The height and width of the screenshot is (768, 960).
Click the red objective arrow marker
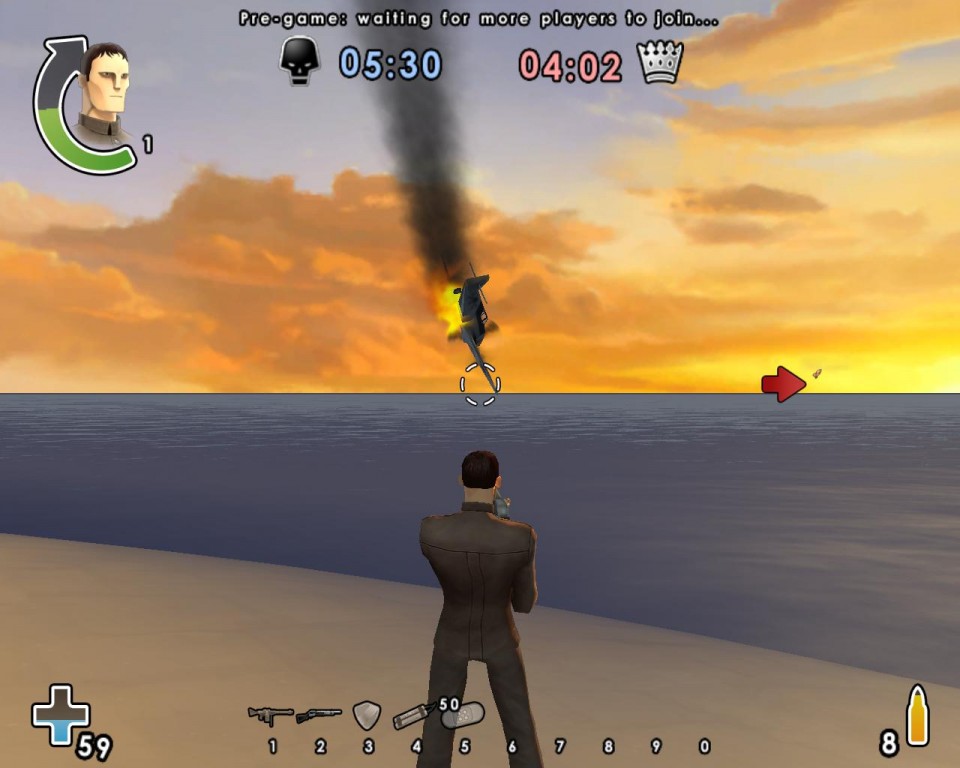783,384
